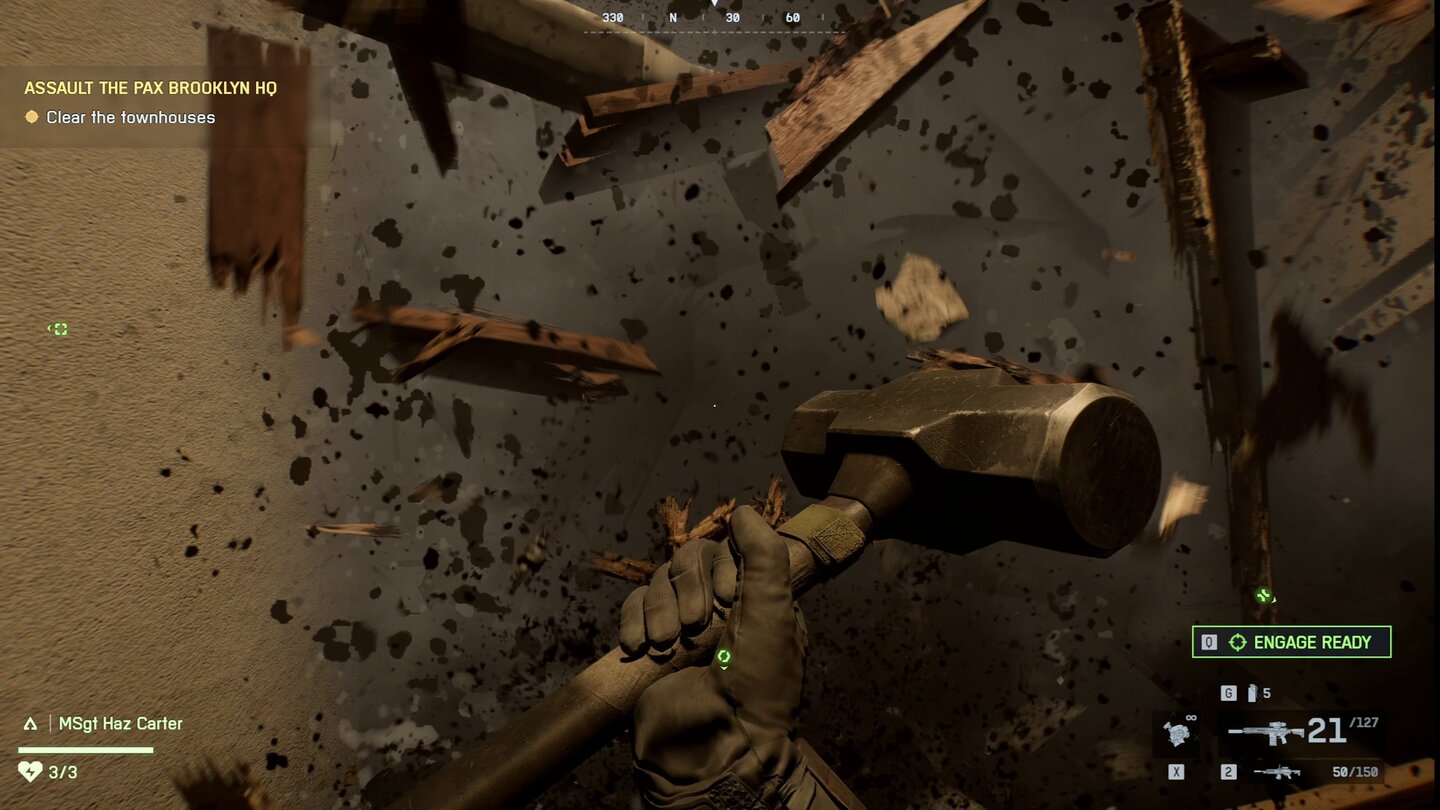
Task: Click the X keybind square
Action: (1176, 770)
